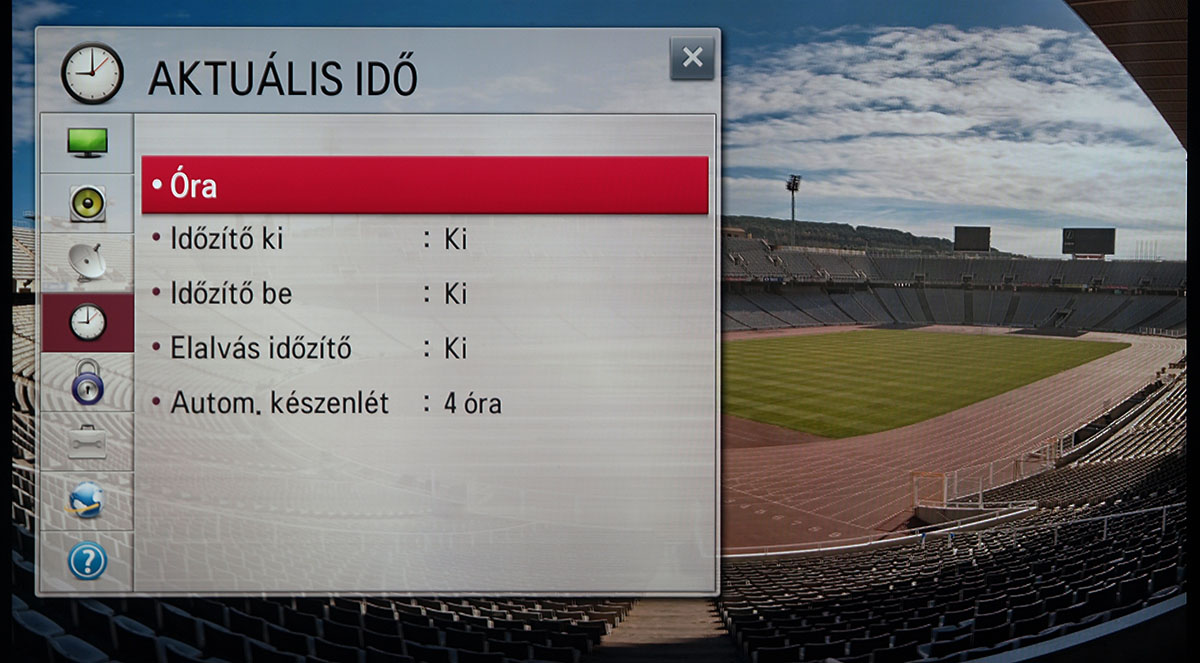Select the clock time settings tab

point(87,322)
